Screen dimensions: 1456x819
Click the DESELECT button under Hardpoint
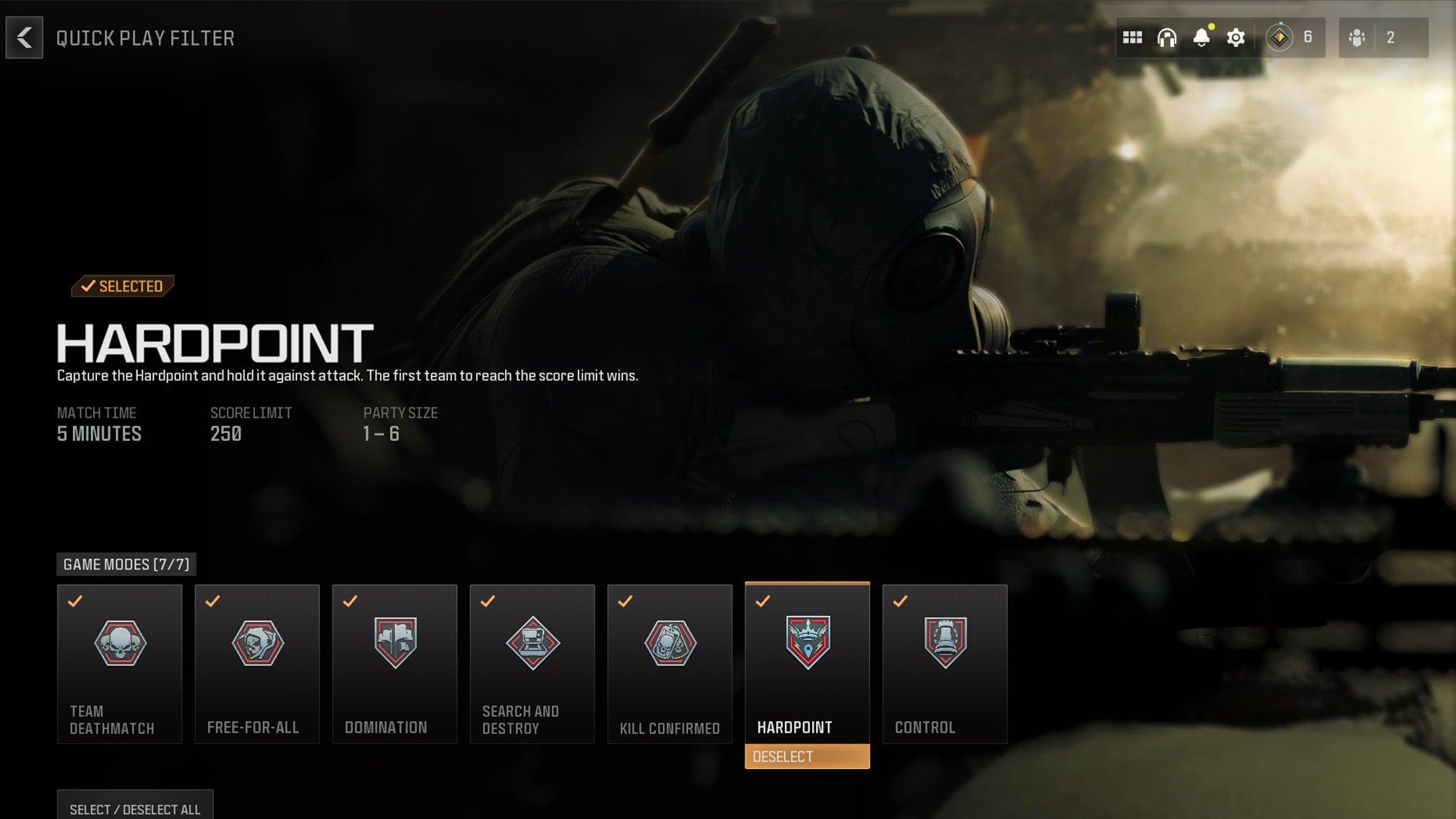pos(807,756)
